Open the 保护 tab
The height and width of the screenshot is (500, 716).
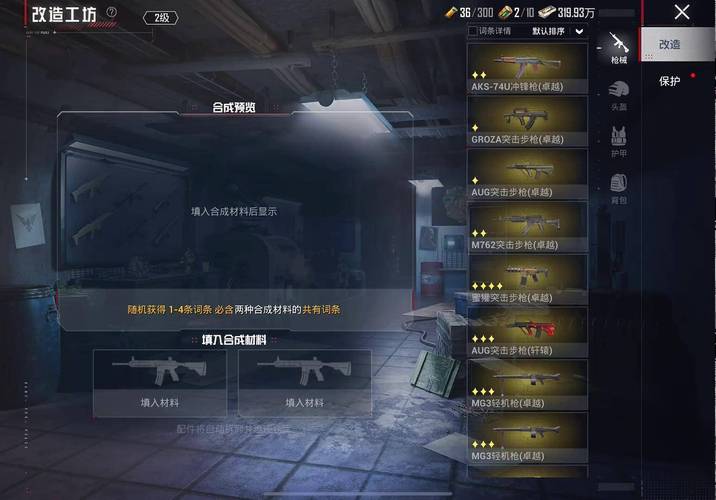pyautogui.click(x=669, y=81)
